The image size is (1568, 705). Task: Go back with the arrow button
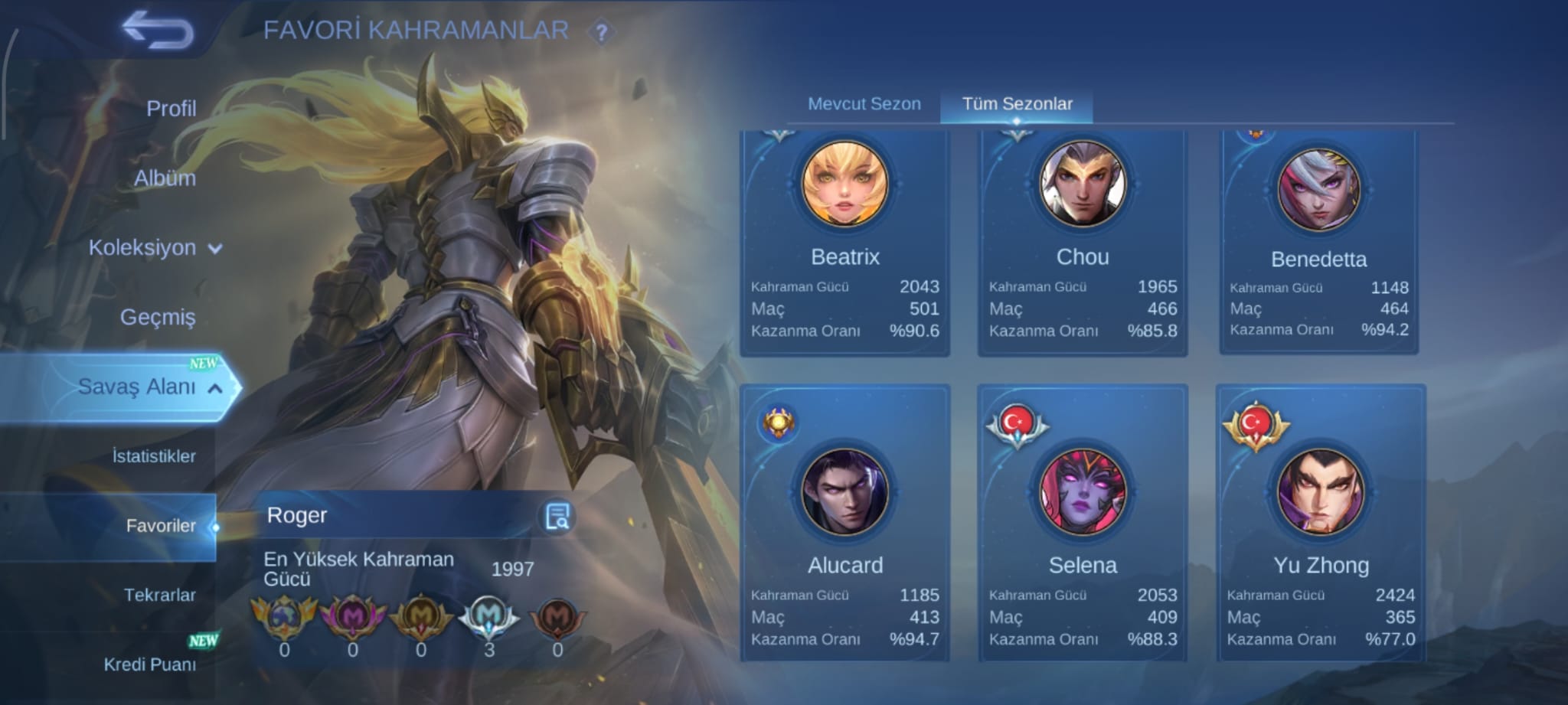tap(158, 31)
